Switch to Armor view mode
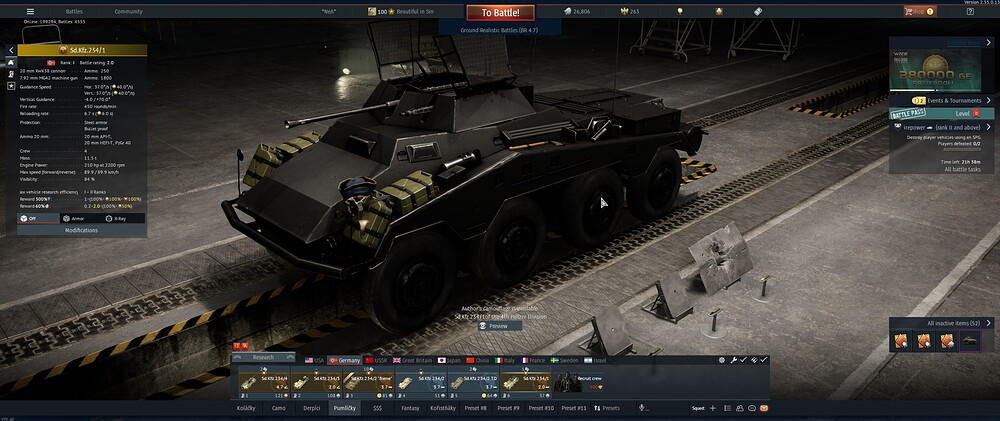1000x421 pixels. click(74, 217)
